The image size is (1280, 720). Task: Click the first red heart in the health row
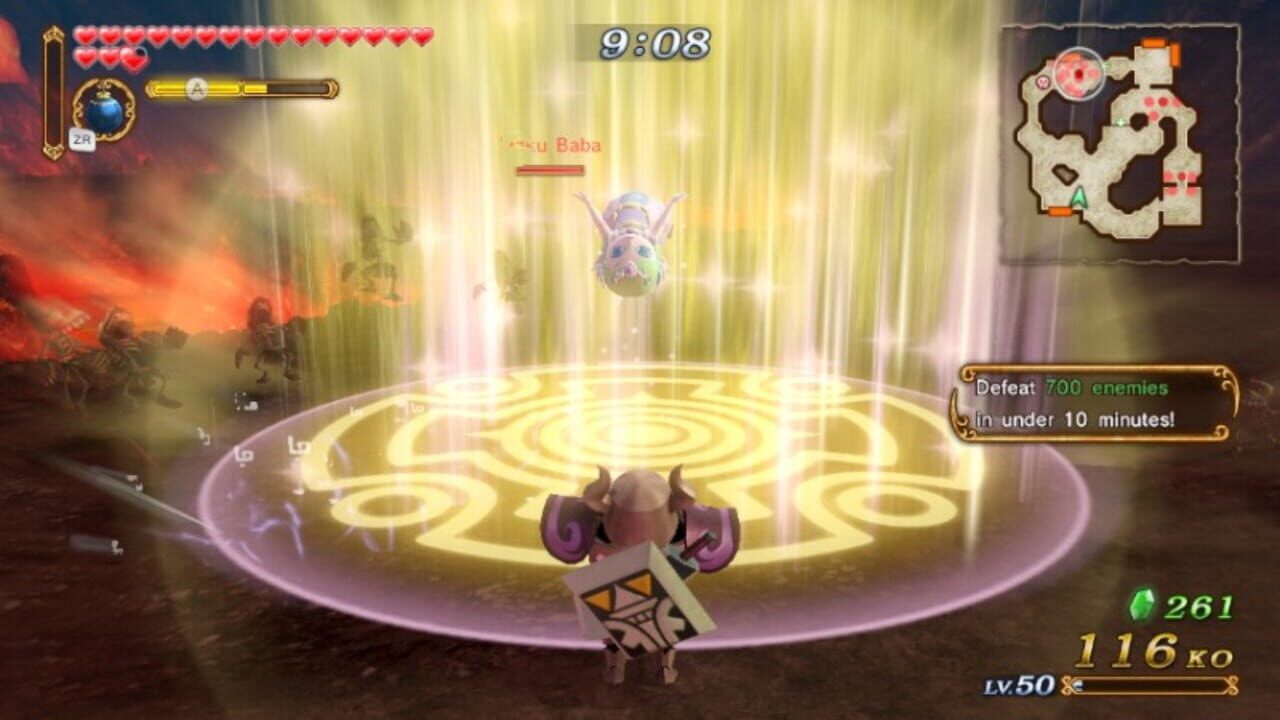tap(84, 35)
